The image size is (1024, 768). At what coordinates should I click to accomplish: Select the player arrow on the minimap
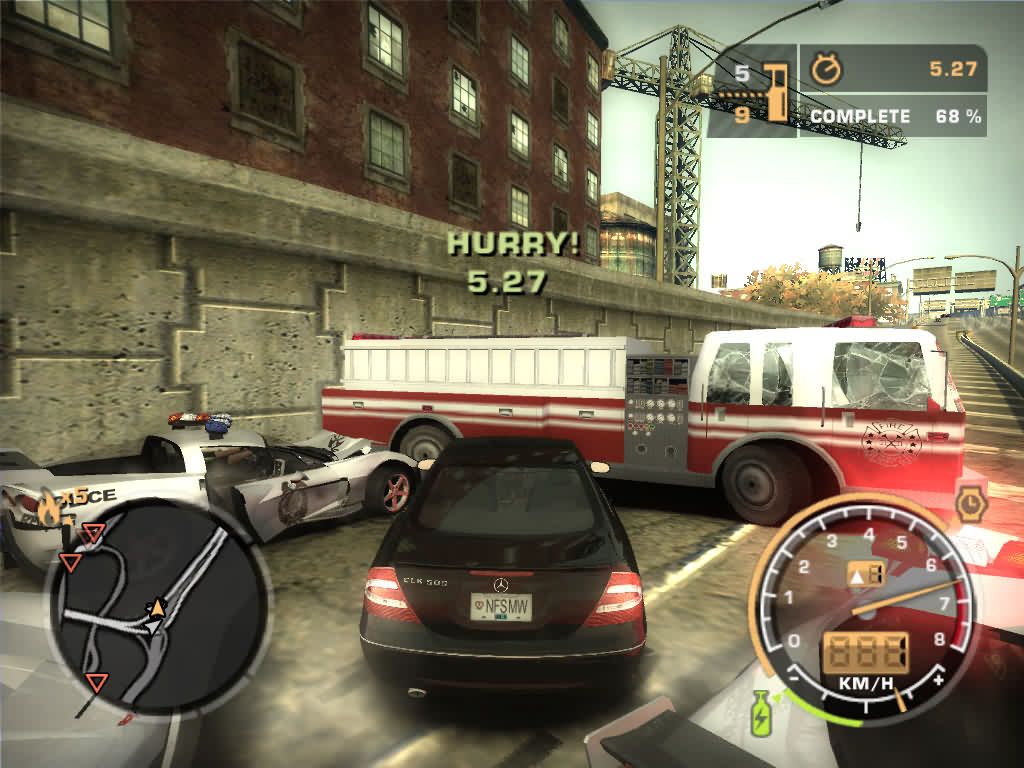tap(156, 608)
